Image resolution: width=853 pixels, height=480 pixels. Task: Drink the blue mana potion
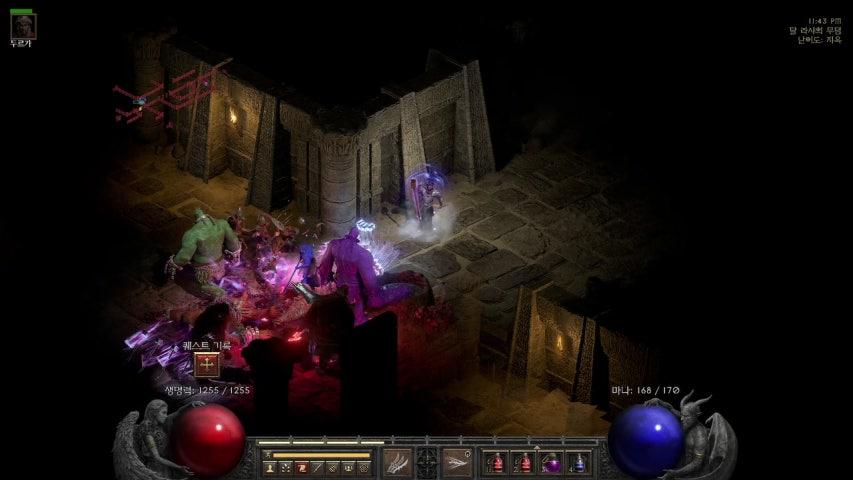[x=578, y=462]
